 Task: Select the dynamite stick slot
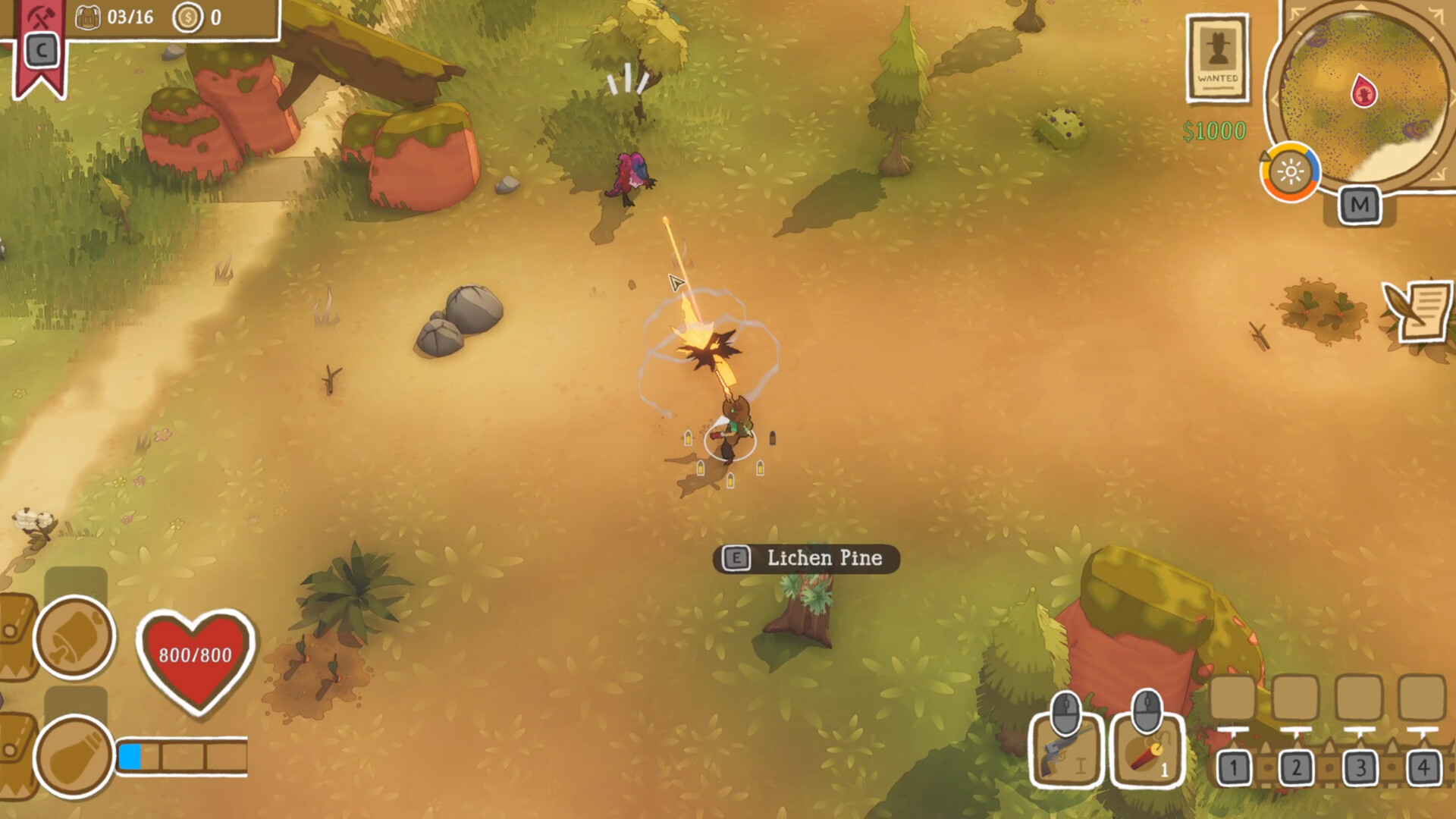tap(1147, 749)
